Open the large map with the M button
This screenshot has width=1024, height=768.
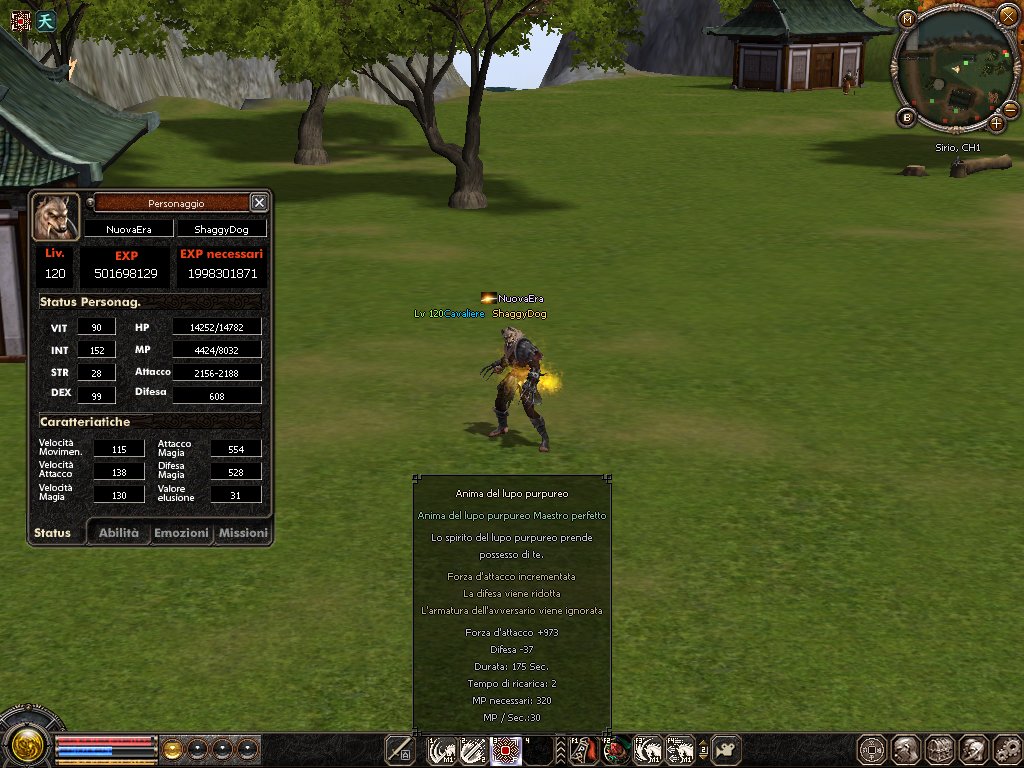pos(906,19)
